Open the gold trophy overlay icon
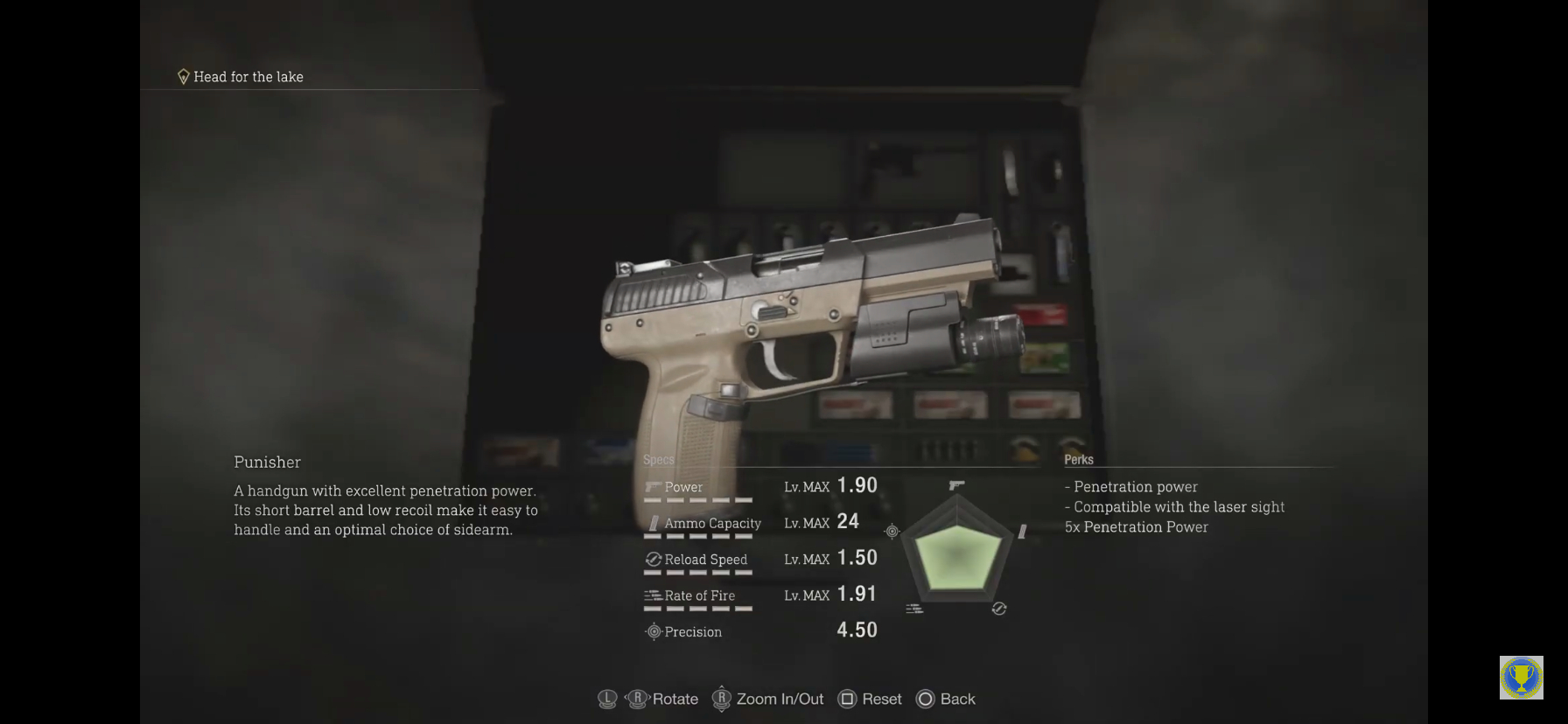The width and height of the screenshot is (1568, 724). (x=1521, y=678)
